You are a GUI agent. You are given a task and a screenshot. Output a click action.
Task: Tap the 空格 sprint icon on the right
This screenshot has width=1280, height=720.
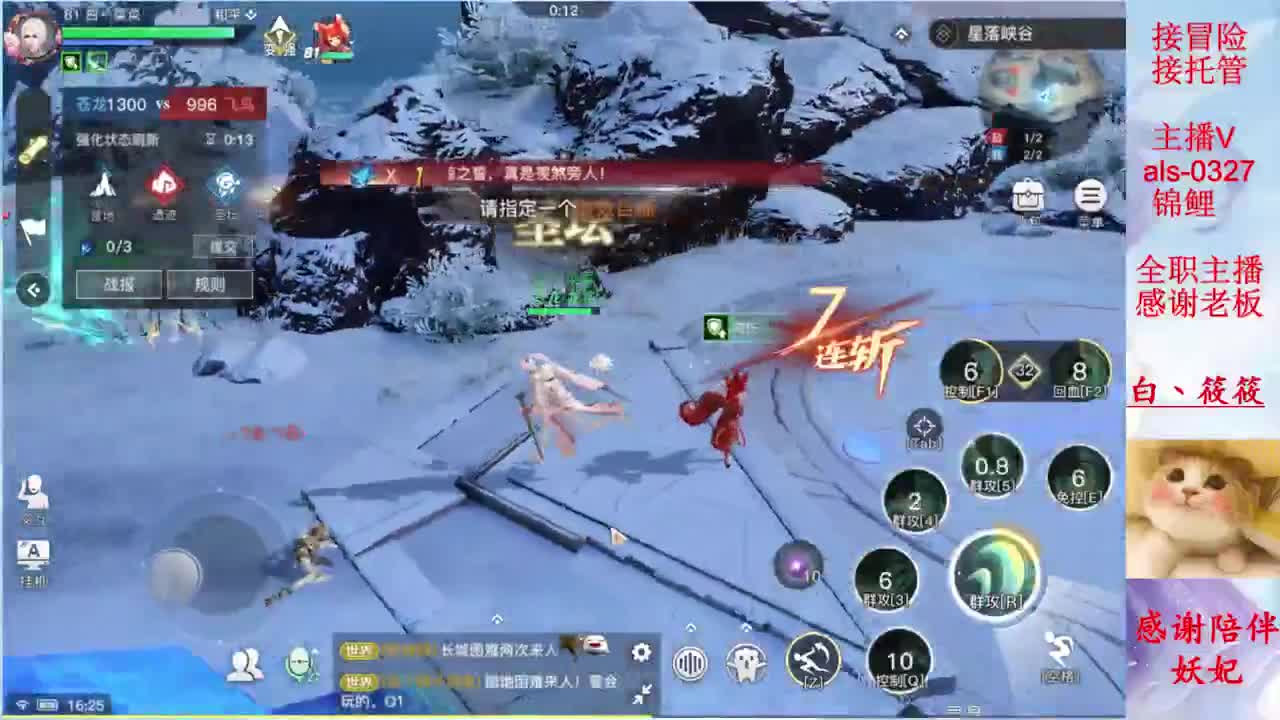point(1055,650)
